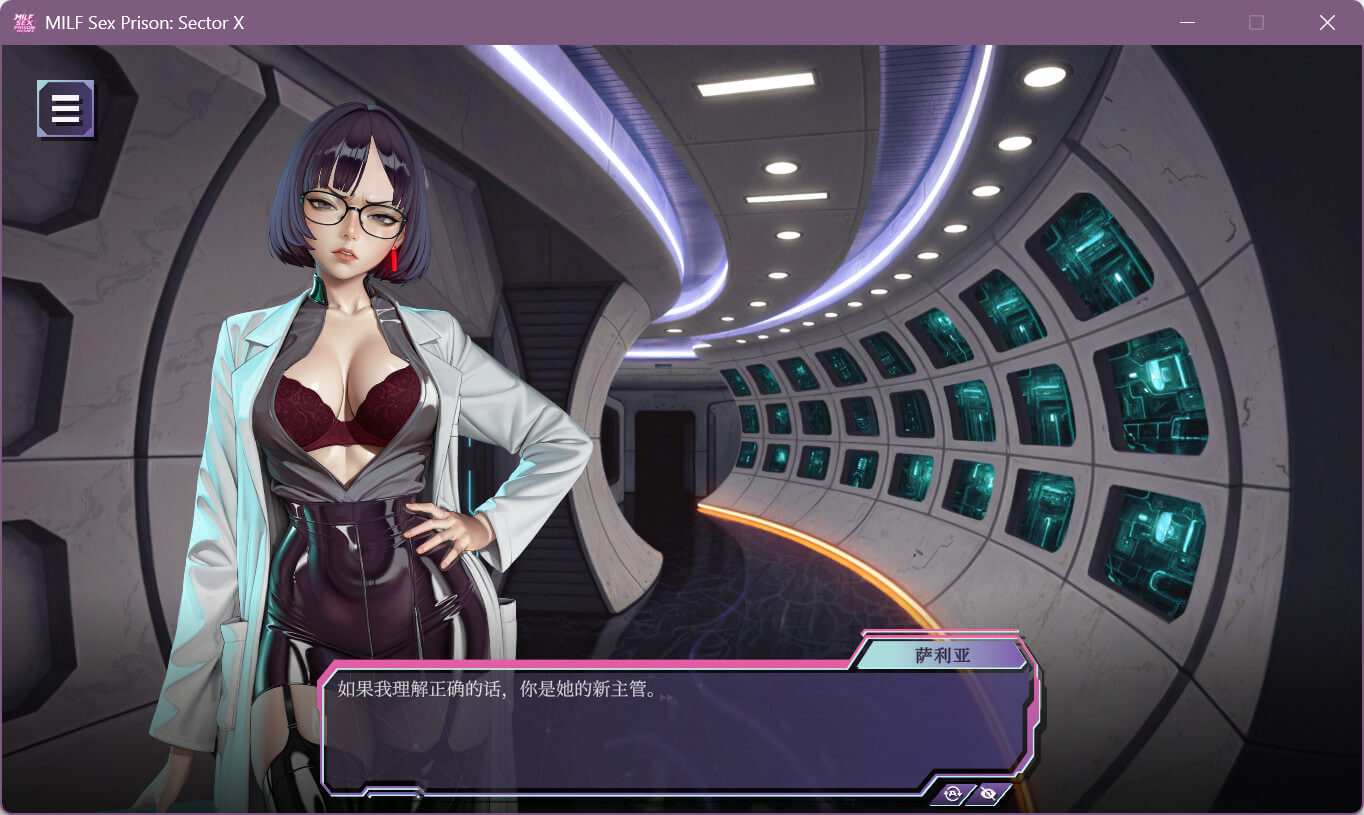Minimize the game window
1364x815 pixels.
(x=1188, y=22)
